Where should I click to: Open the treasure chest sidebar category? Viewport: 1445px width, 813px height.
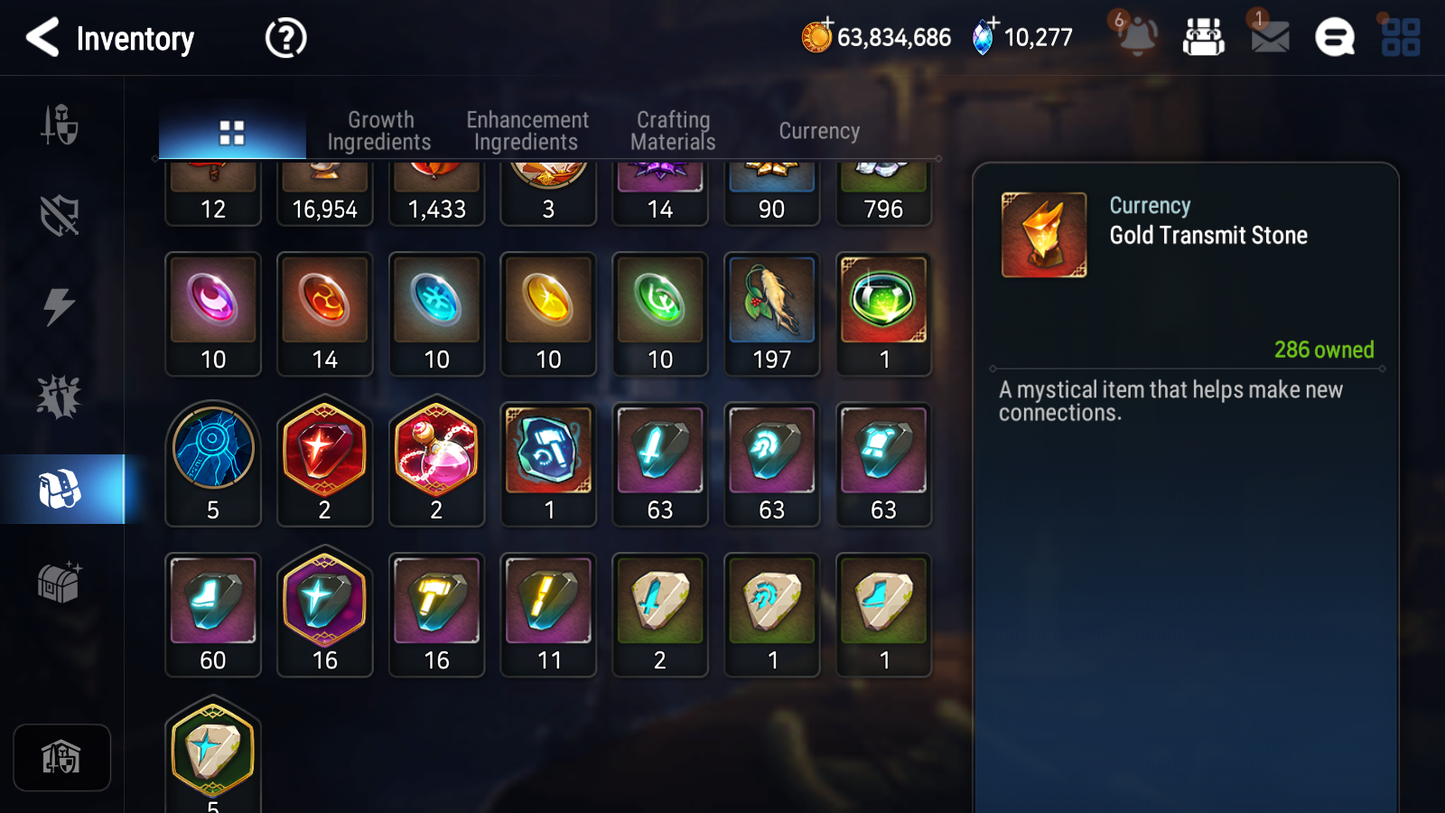point(59,582)
